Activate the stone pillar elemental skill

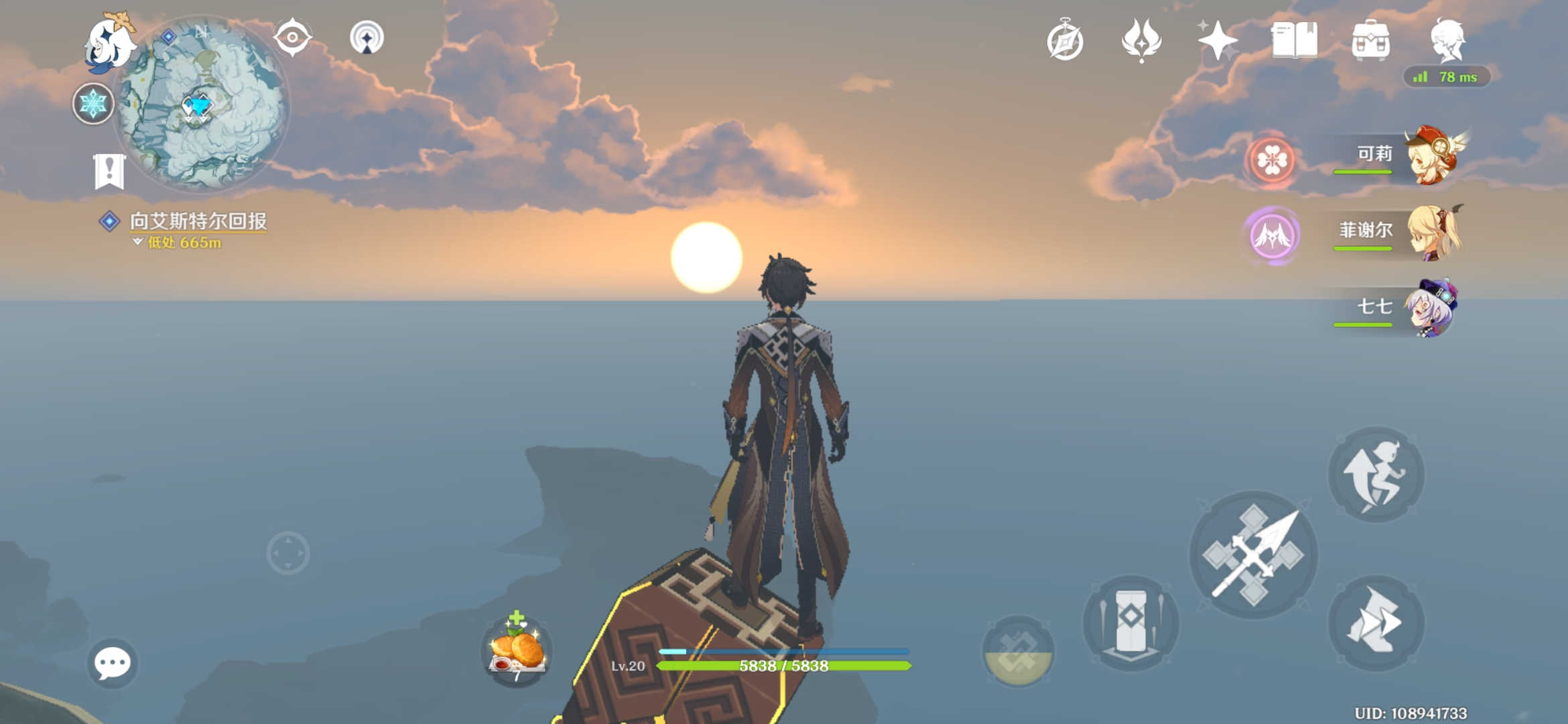[1130, 622]
